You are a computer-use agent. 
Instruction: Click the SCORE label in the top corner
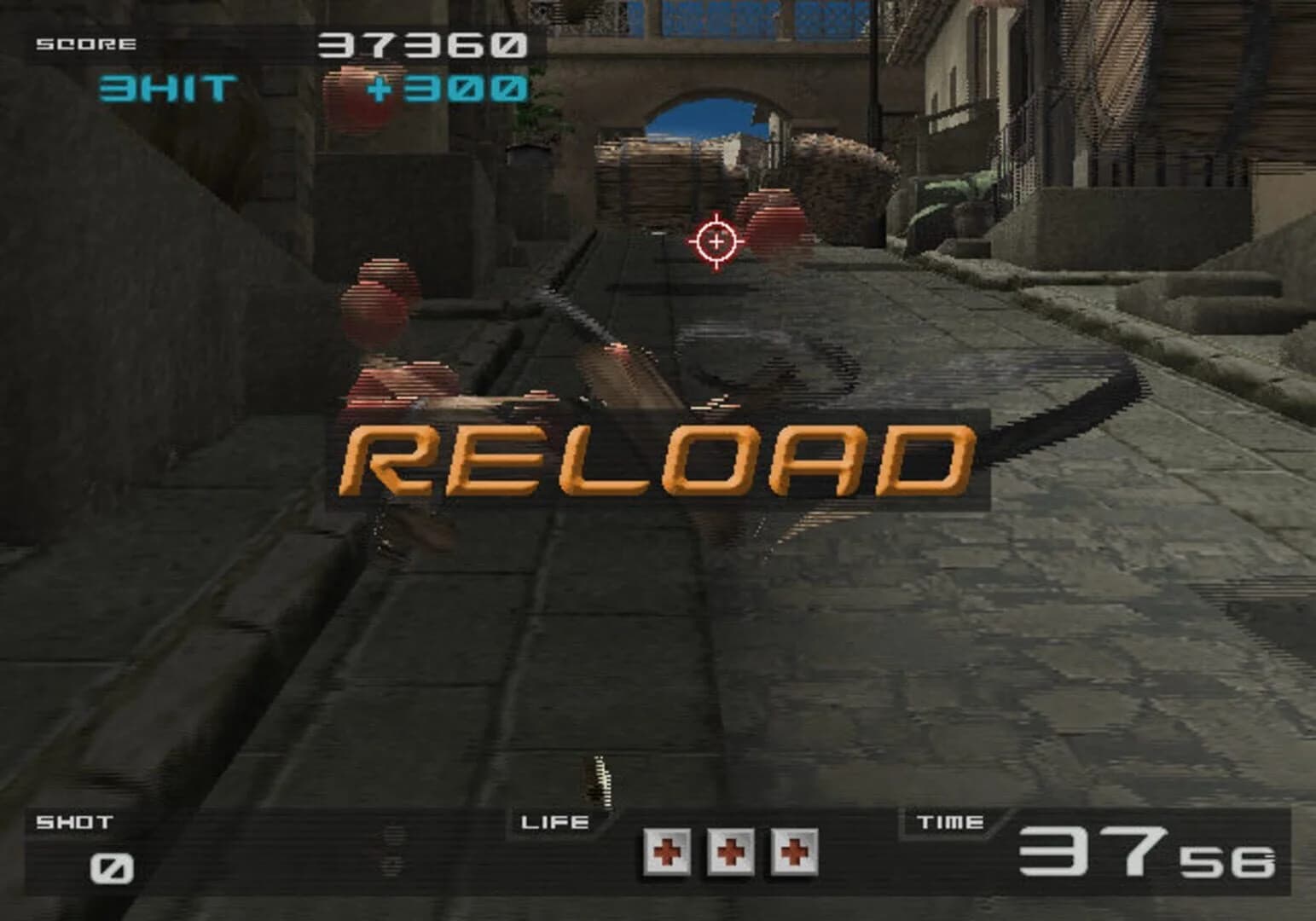coord(85,42)
